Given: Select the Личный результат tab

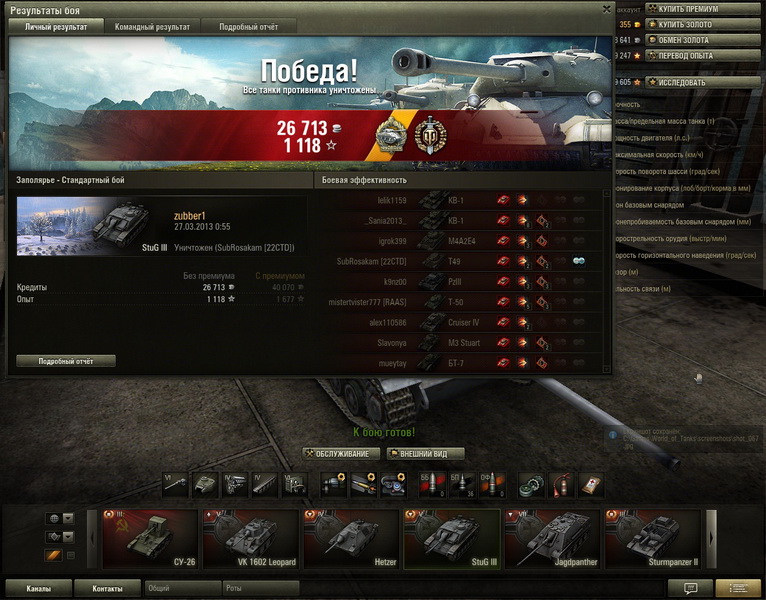Looking at the screenshot, I should point(56,27).
